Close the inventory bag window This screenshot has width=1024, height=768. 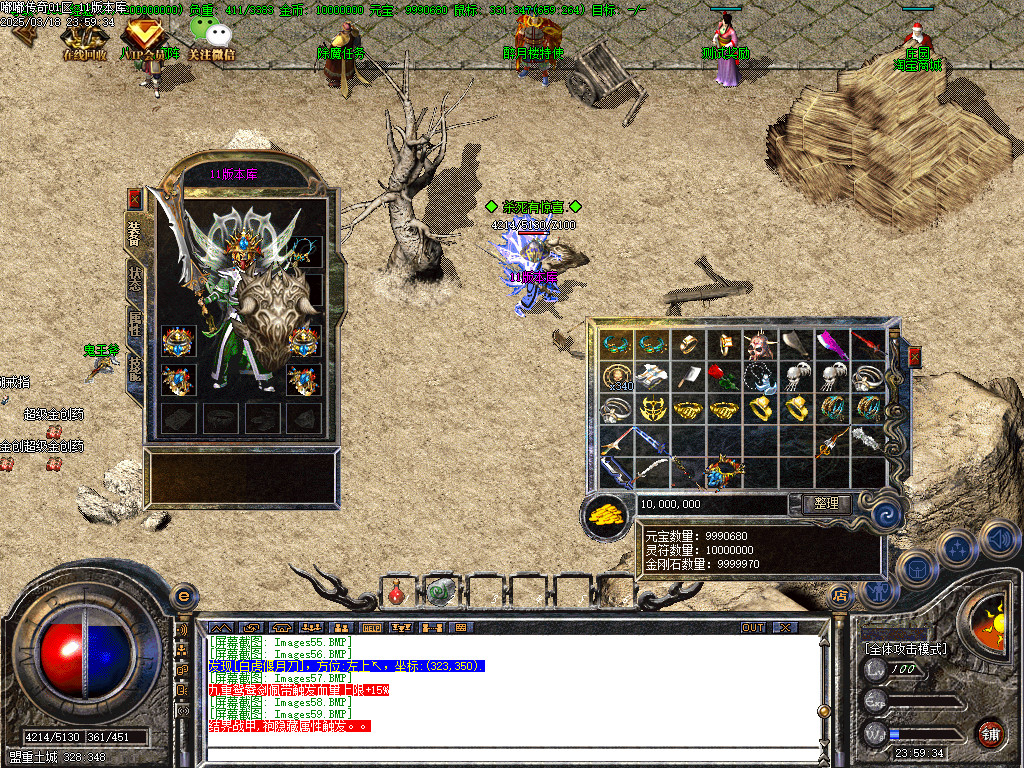913,357
